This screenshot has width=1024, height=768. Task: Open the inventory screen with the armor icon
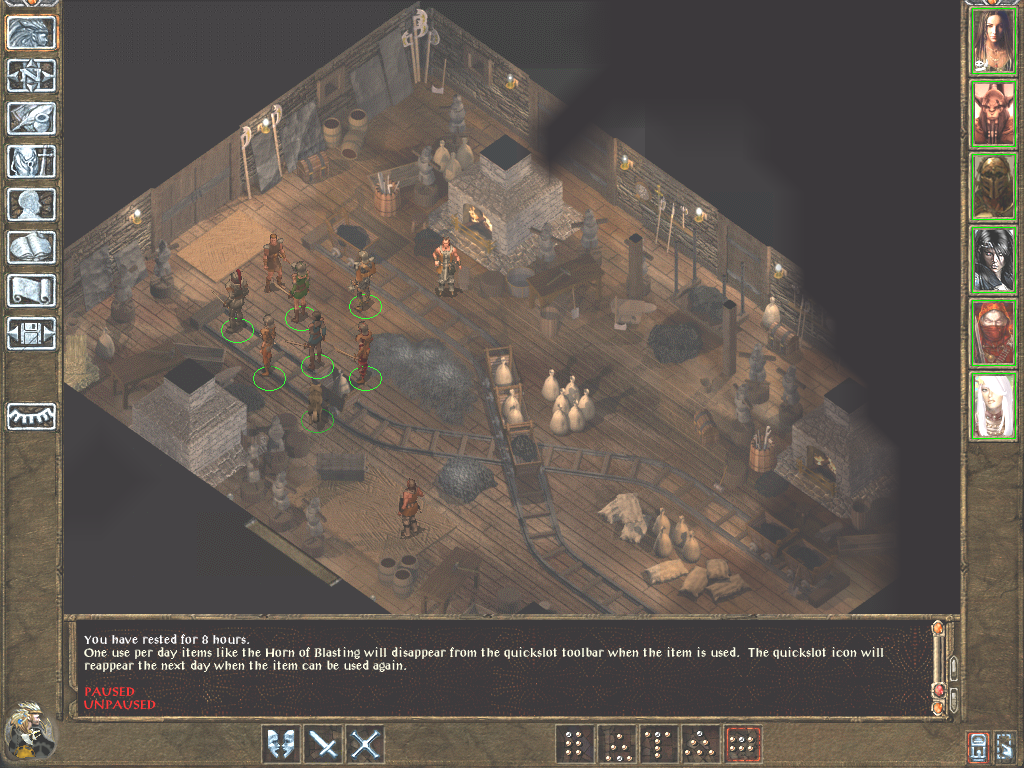(x=32, y=161)
